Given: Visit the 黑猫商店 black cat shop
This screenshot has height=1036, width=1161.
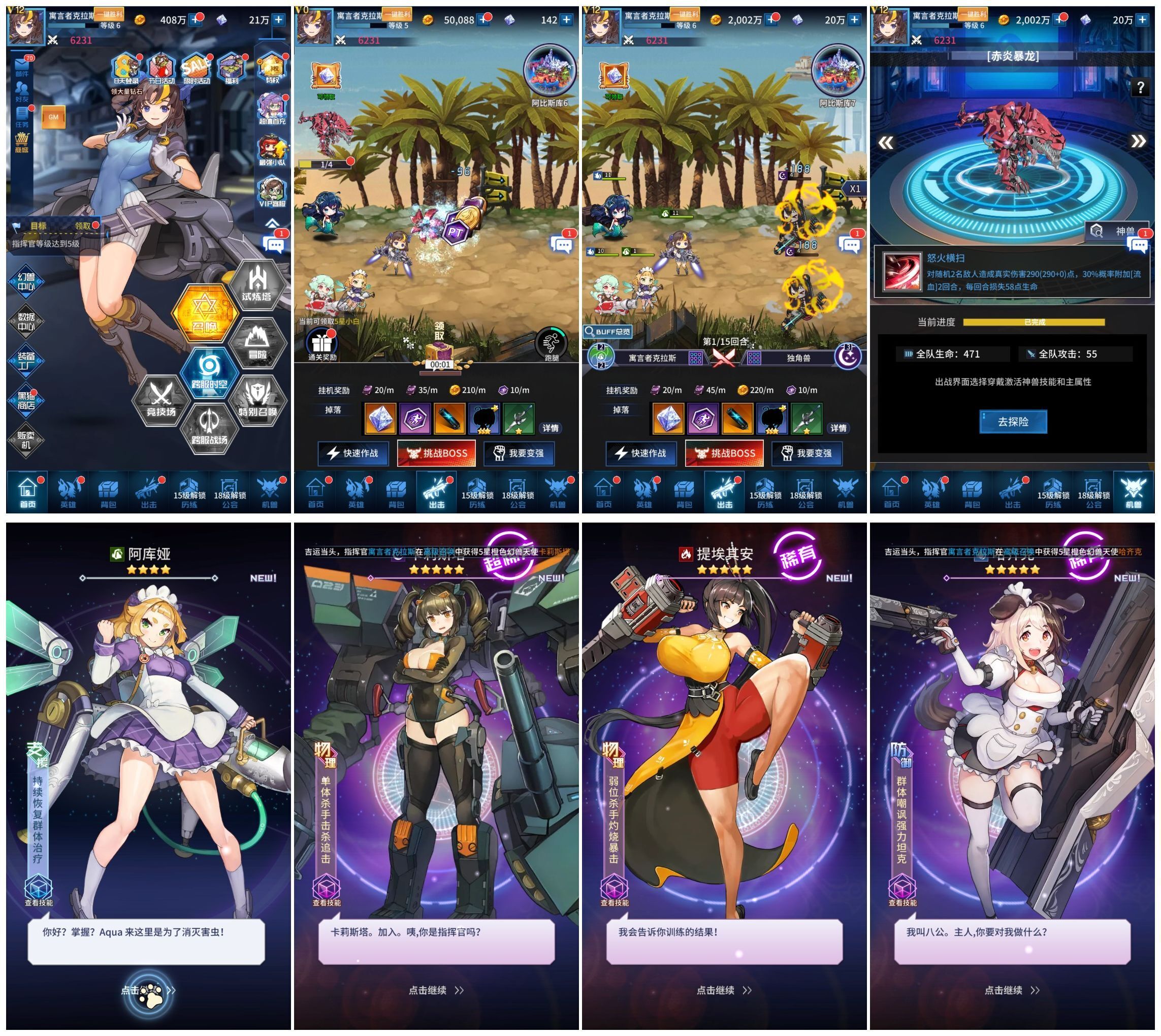Looking at the screenshot, I should (26, 400).
